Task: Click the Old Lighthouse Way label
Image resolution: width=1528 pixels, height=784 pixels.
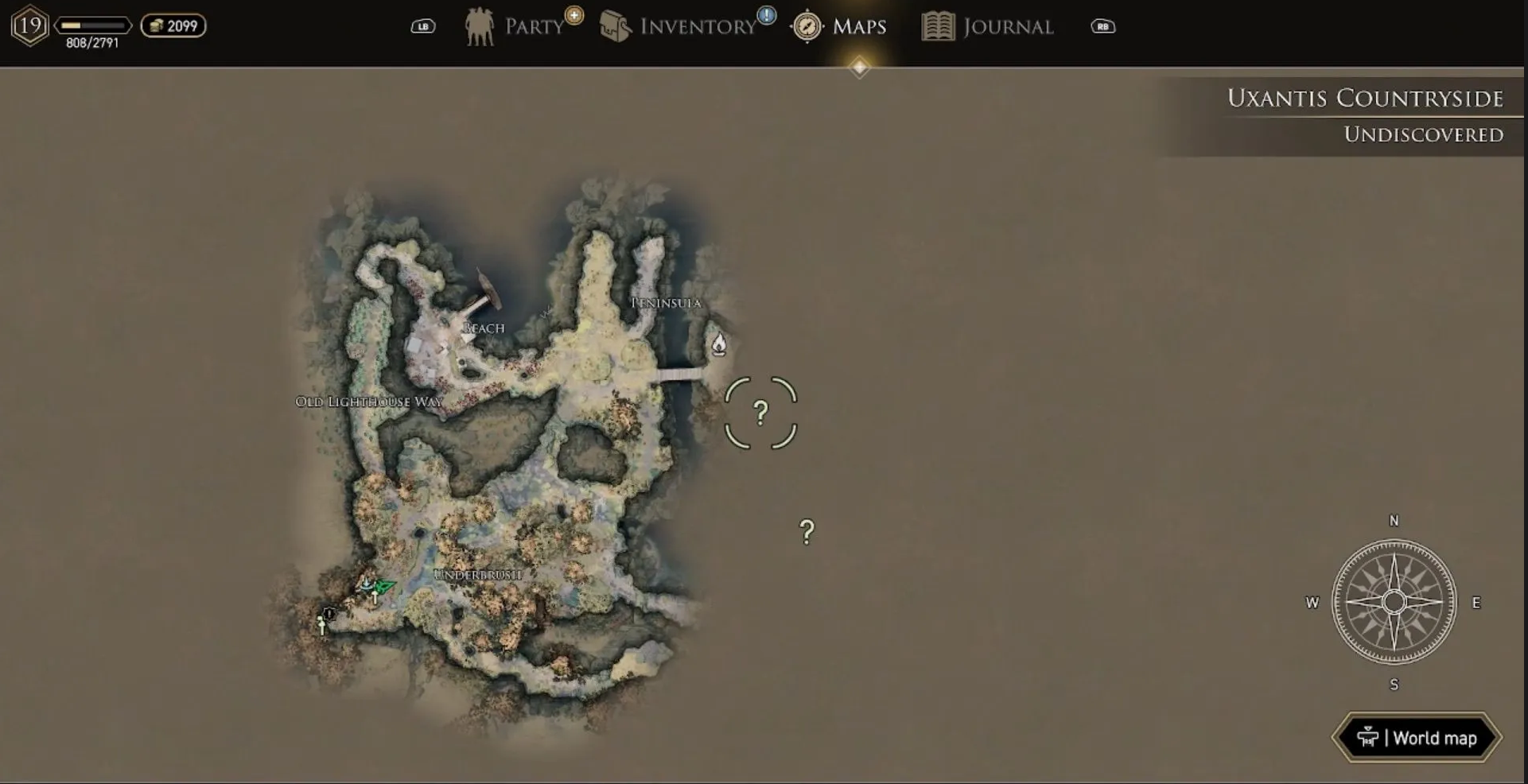Action: tap(368, 402)
